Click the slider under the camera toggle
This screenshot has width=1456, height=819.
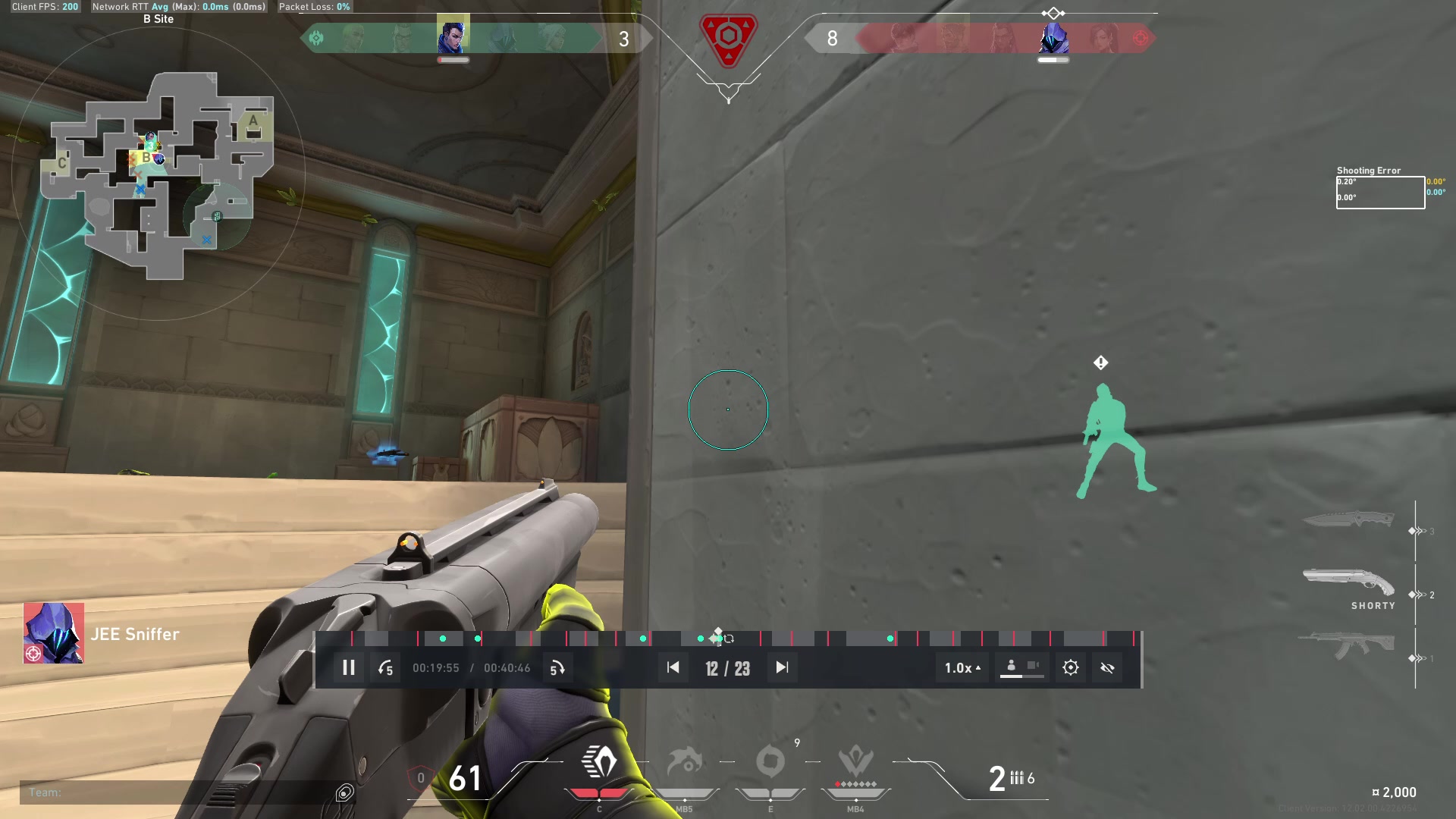pyautogui.click(x=1021, y=676)
